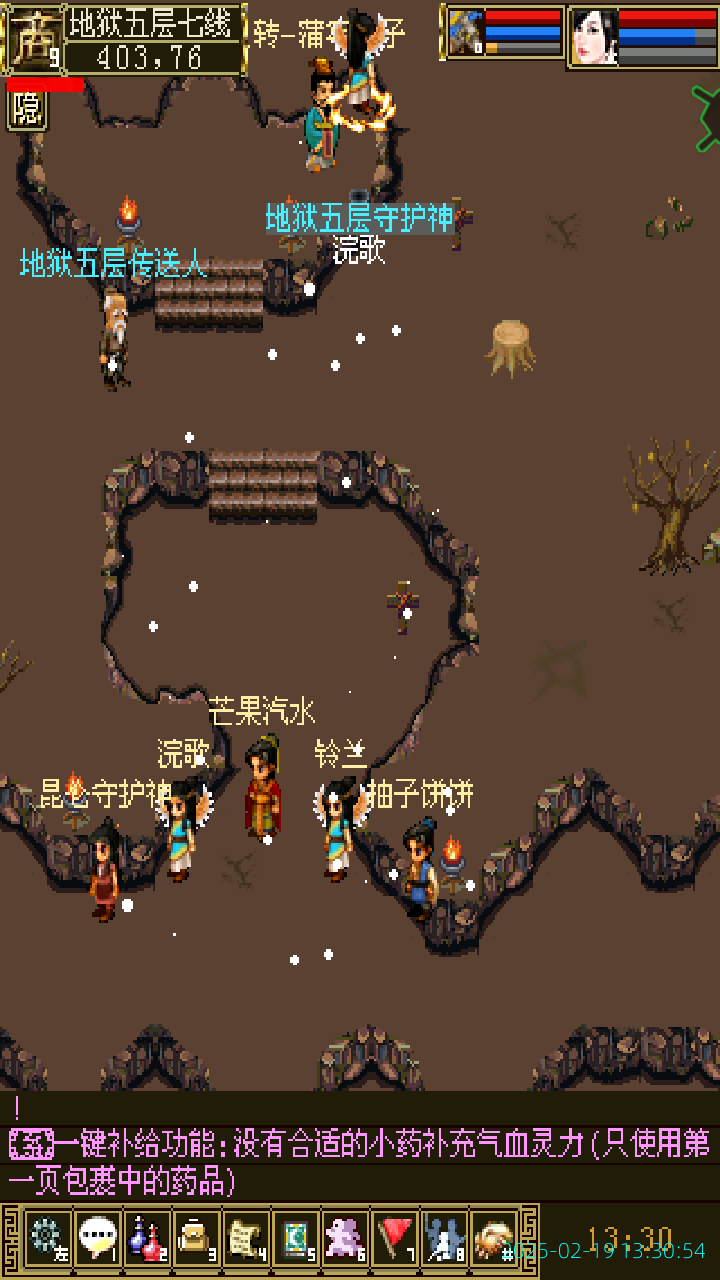Select the red and blue potions icon
This screenshot has height=1280, width=720.
tap(147, 1240)
